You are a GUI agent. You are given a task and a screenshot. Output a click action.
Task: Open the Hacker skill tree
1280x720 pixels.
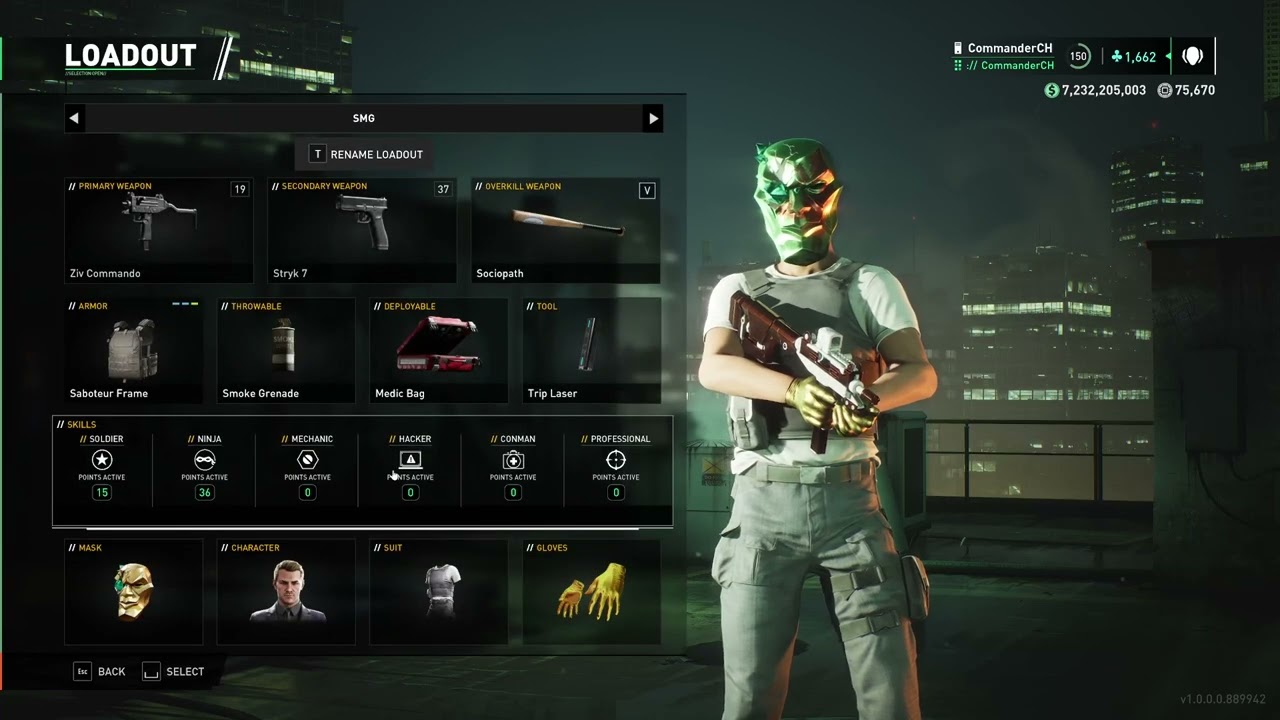pos(410,467)
